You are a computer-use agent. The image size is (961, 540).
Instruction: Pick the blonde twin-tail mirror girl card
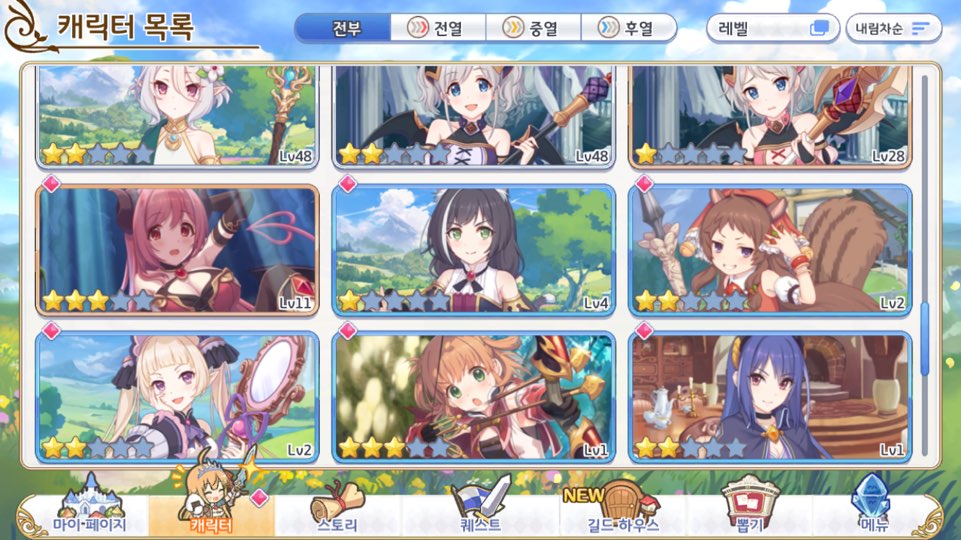click(x=178, y=397)
